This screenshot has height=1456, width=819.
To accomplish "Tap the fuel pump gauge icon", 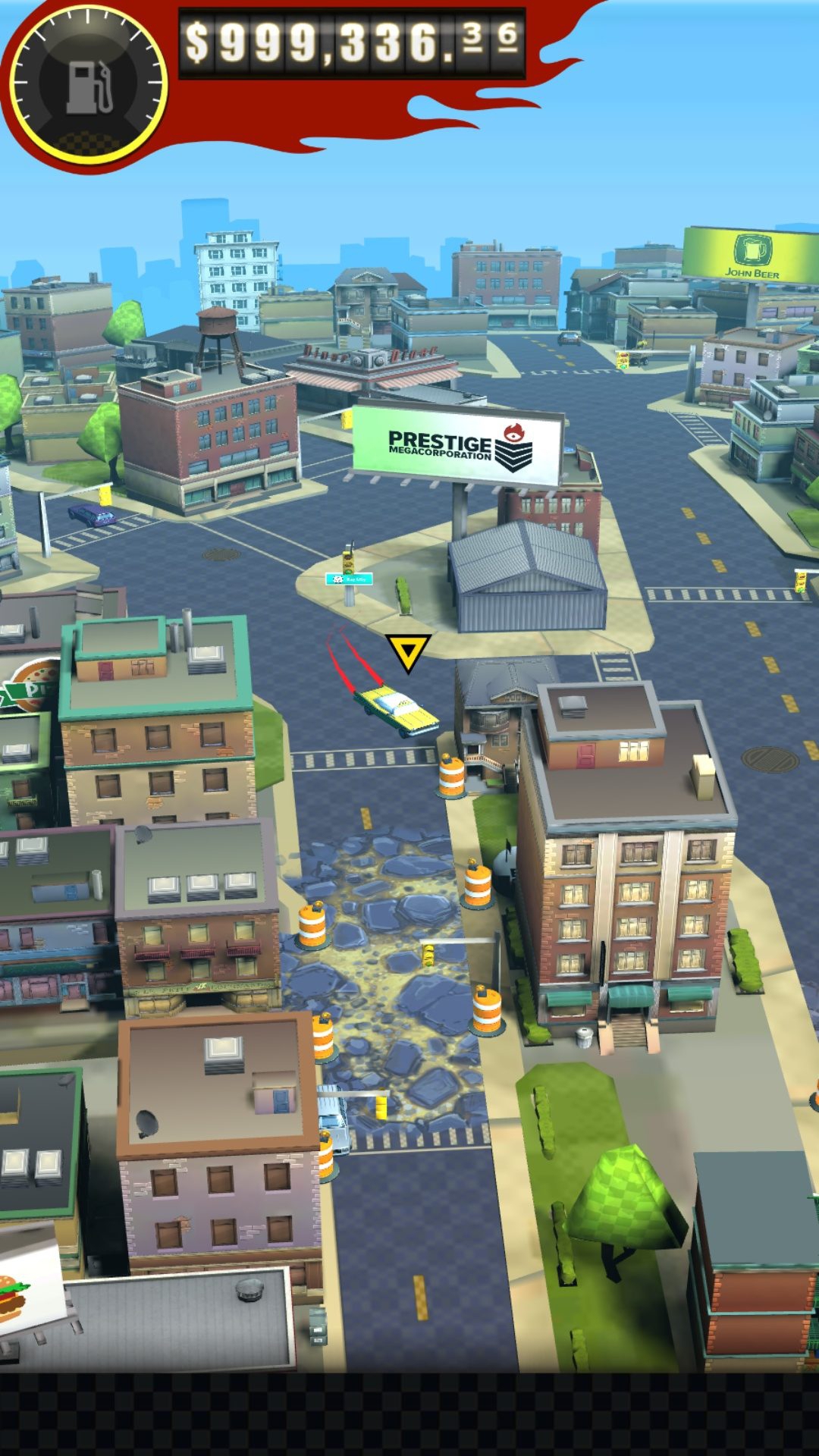I will [x=89, y=85].
